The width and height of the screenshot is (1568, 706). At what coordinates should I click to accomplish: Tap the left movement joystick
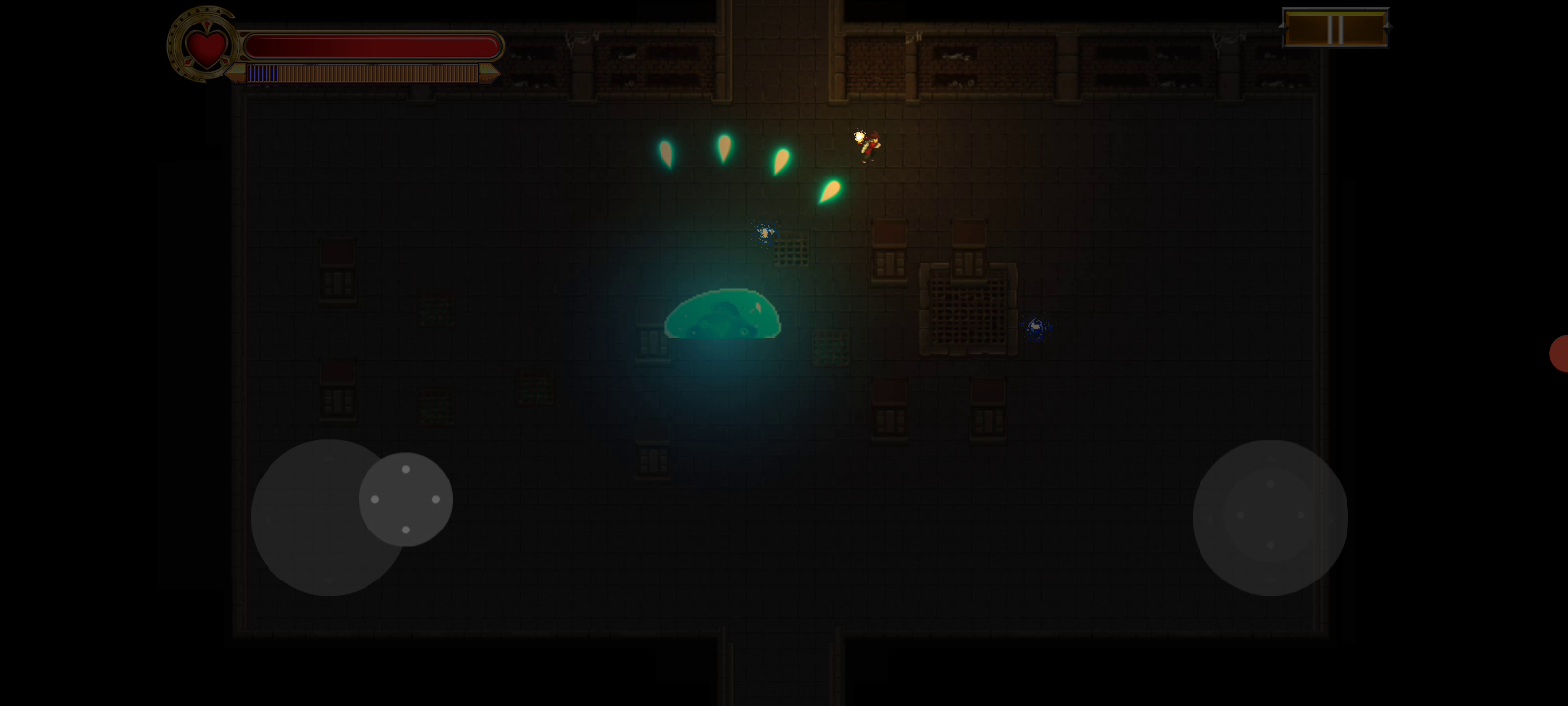pos(326,517)
